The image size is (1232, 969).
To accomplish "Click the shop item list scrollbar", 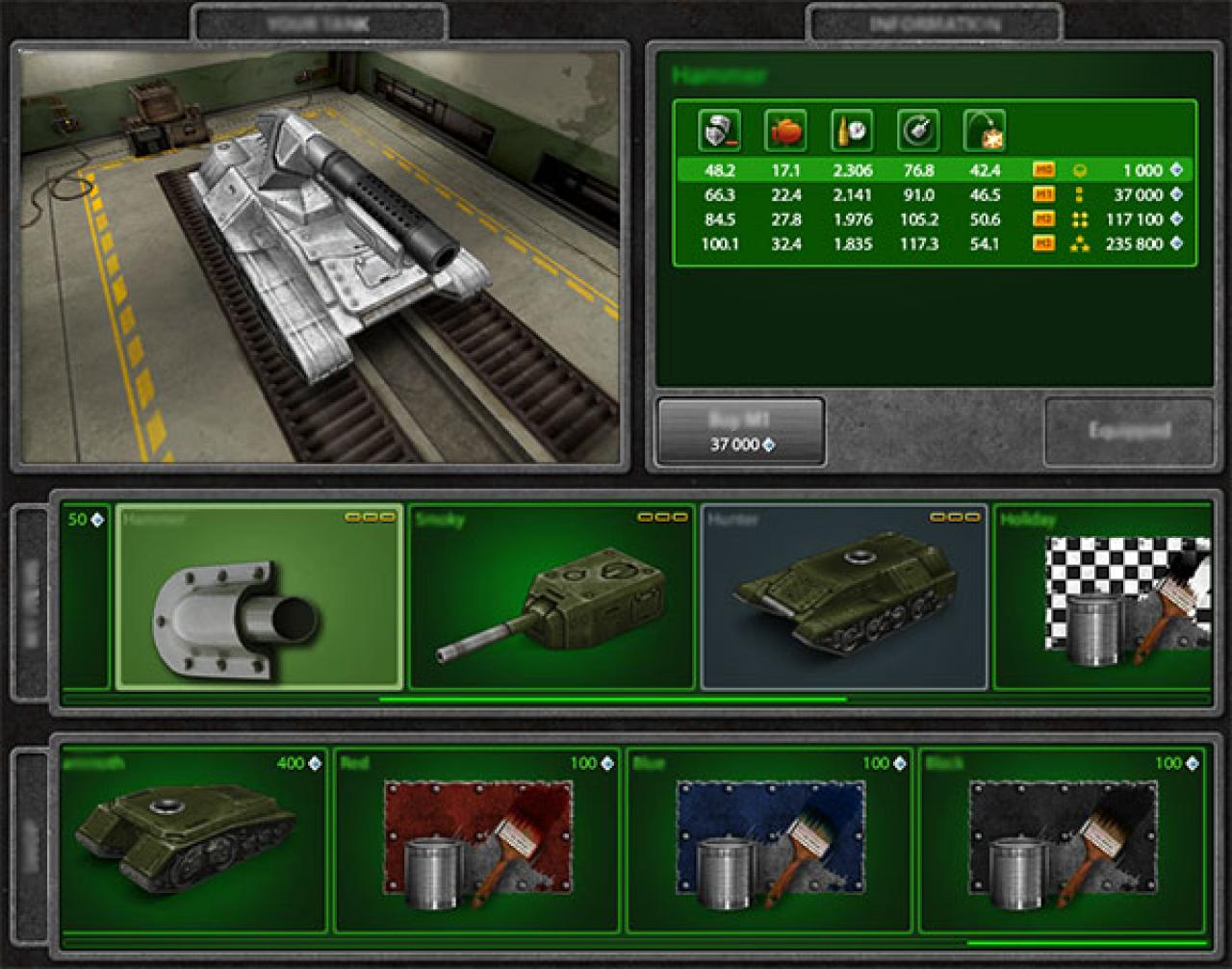I will coord(1084,943).
